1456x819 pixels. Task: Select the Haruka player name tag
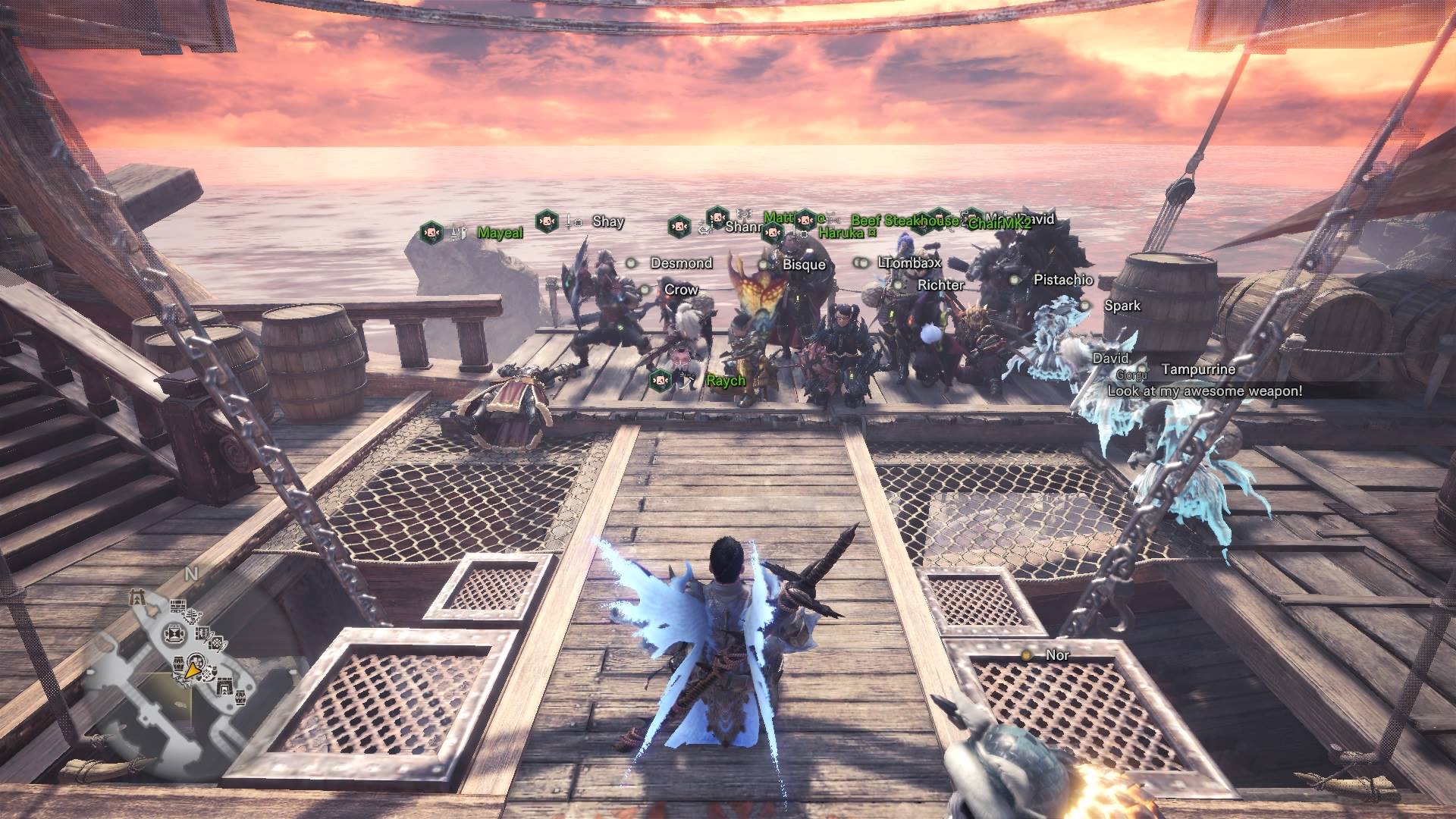click(x=841, y=234)
